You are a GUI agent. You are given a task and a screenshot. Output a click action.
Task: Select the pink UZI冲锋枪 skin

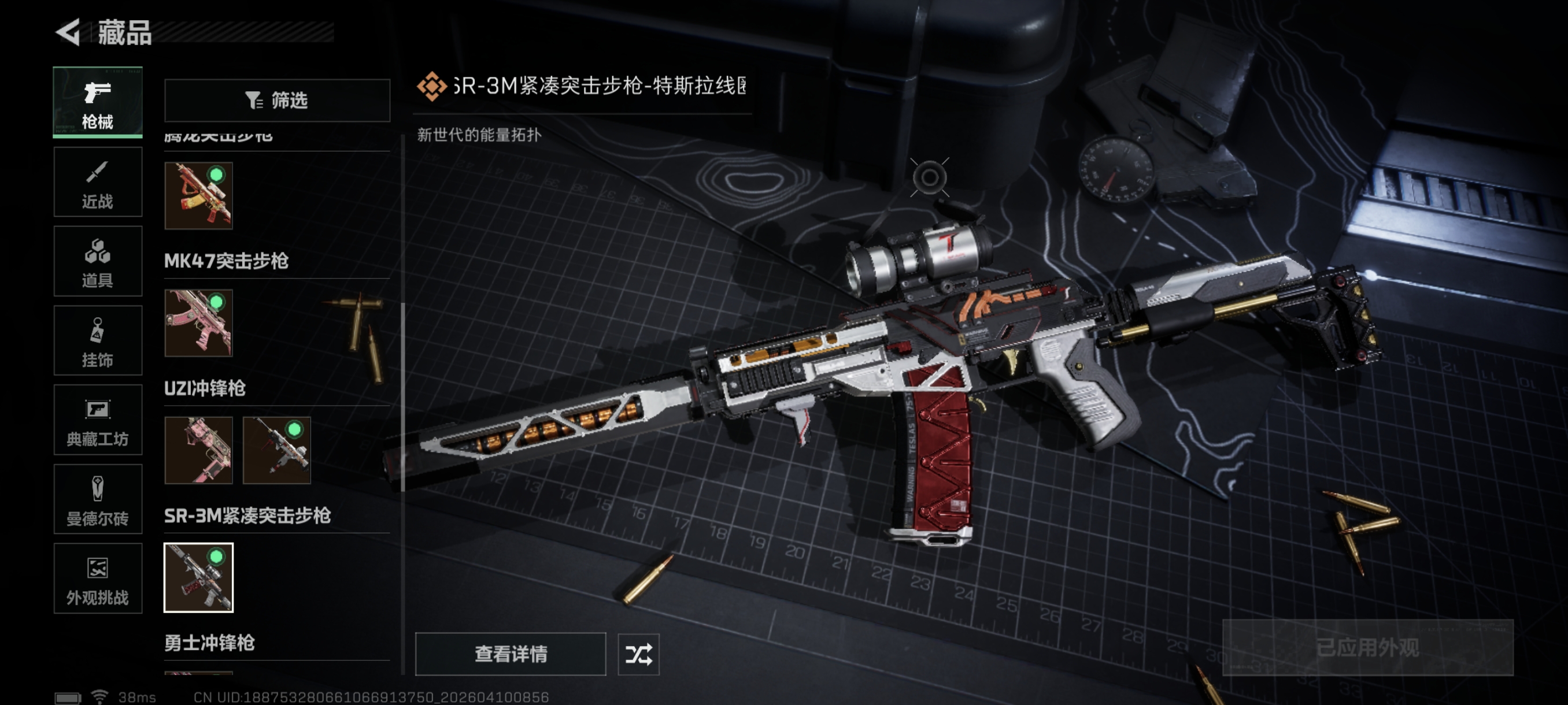tap(198, 450)
